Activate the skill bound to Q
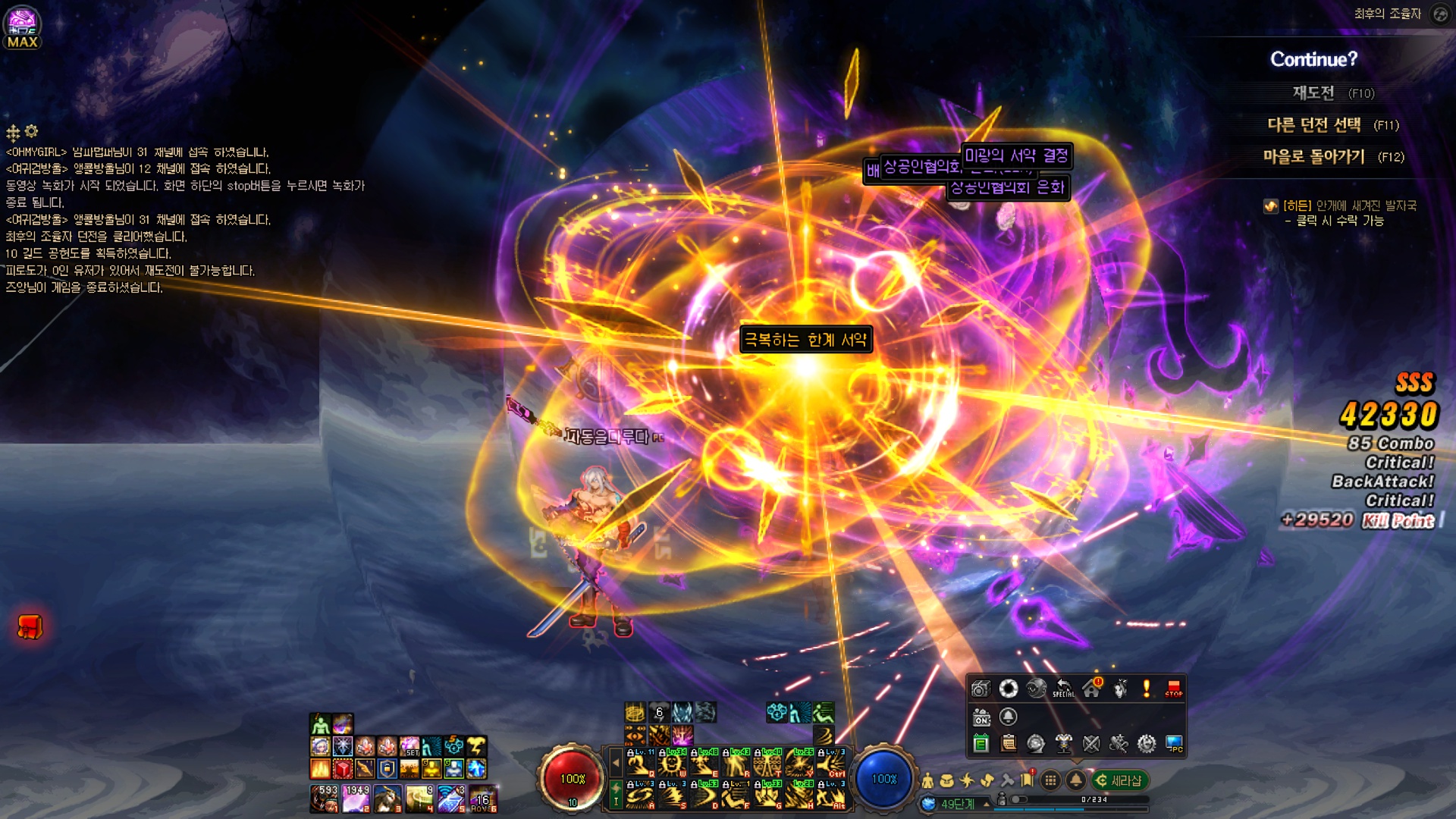Image resolution: width=1456 pixels, height=819 pixels. point(640,764)
